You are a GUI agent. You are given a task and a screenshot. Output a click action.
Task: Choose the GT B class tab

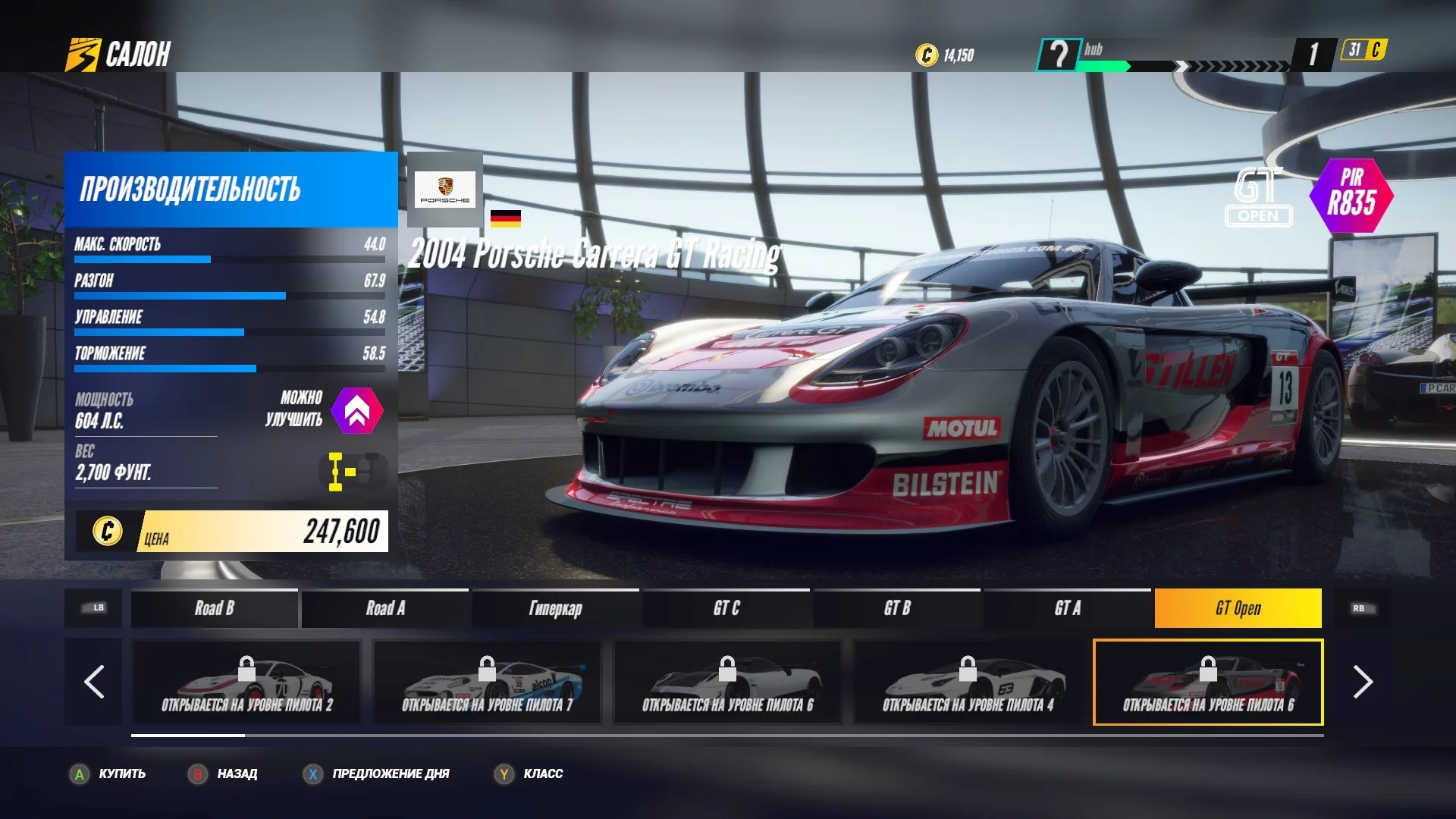pyautogui.click(x=896, y=608)
